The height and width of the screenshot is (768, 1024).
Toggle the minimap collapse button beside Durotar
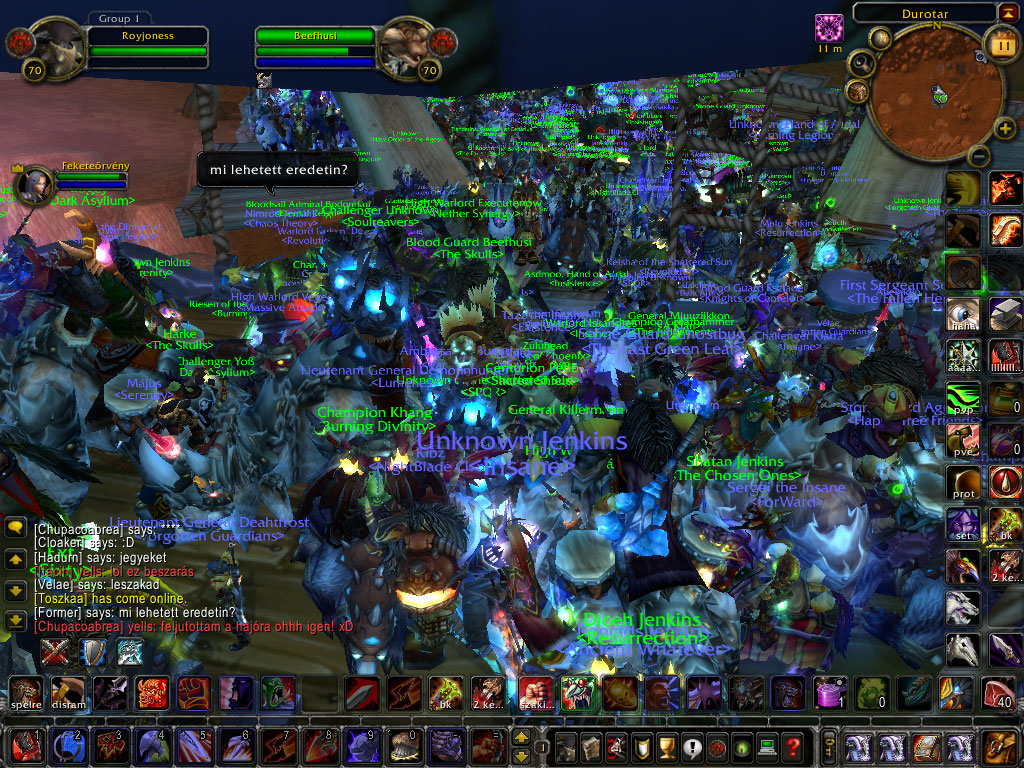click(1006, 12)
